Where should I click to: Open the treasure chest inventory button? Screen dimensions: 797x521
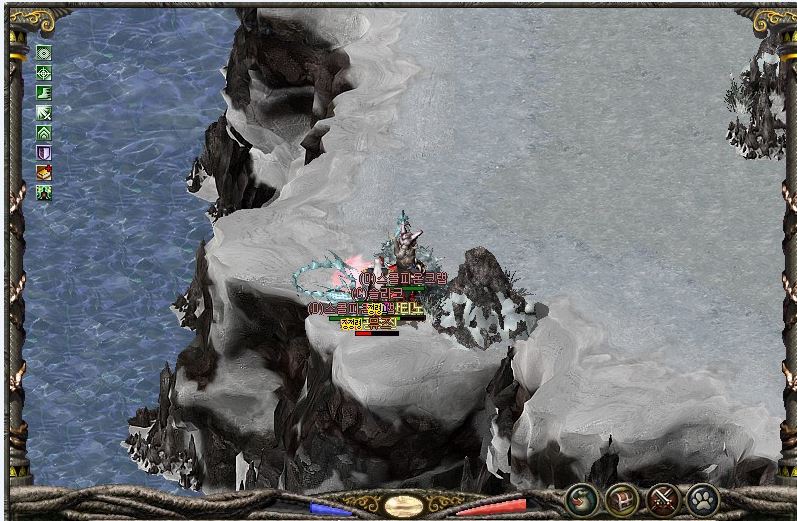[622, 498]
